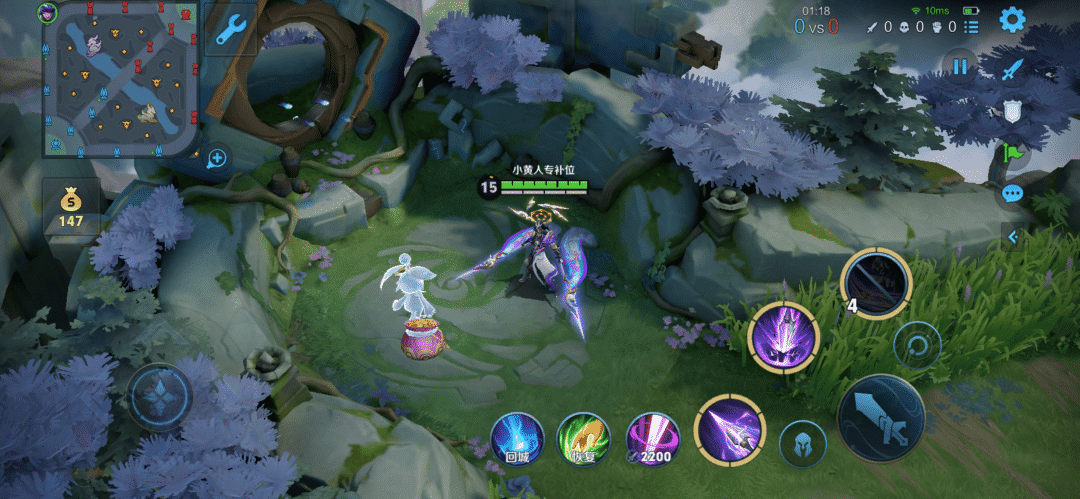The height and width of the screenshot is (499, 1080).
Task: Open the shop via the 147 gold bag
Action: point(71,207)
